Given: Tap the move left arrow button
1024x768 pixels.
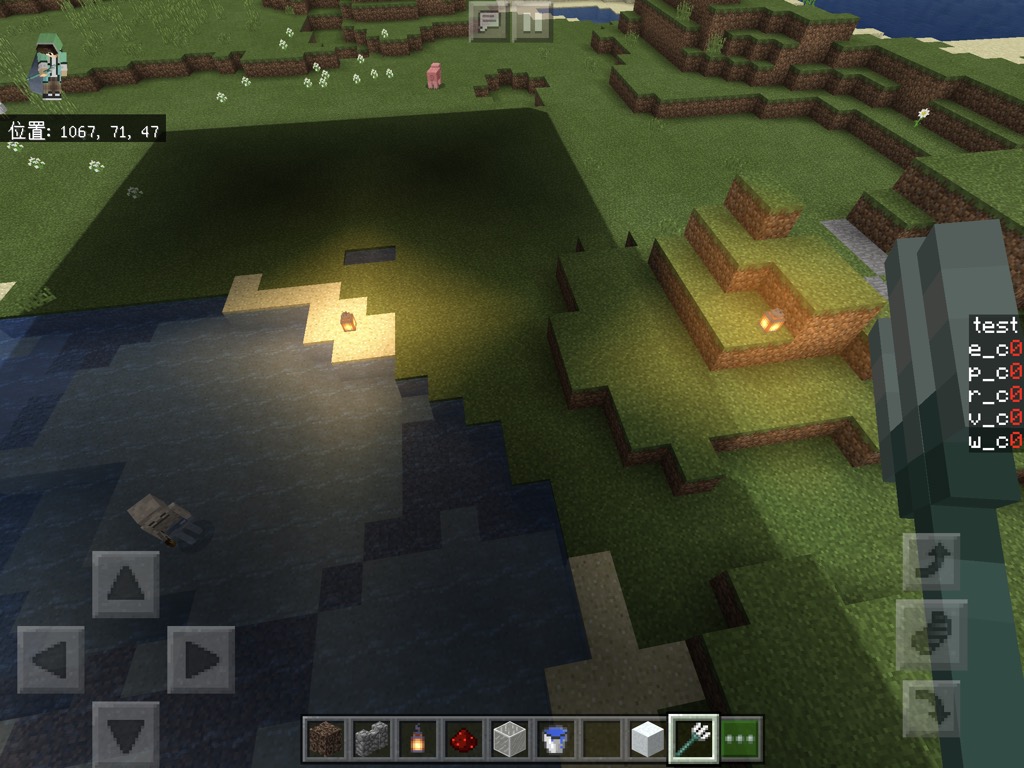Looking at the screenshot, I should pyautogui.click(x=50, y=659).
